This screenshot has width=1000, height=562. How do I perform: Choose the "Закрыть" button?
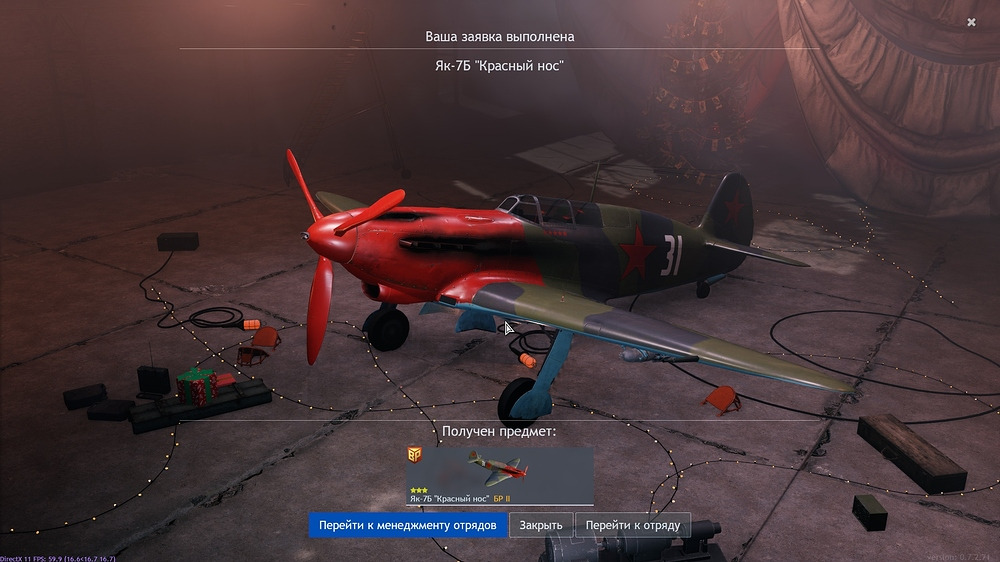540,525
